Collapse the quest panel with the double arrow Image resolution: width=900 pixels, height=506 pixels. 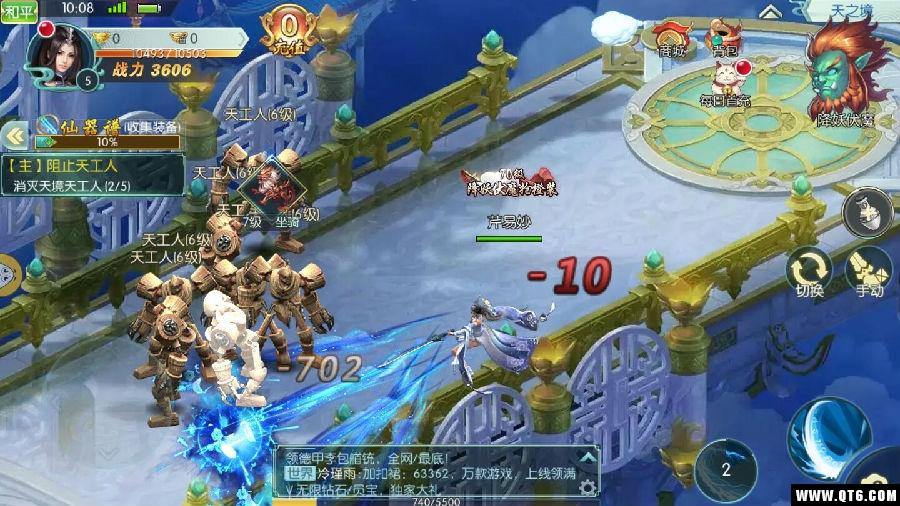pyautogui.click(x=14, y=136)
